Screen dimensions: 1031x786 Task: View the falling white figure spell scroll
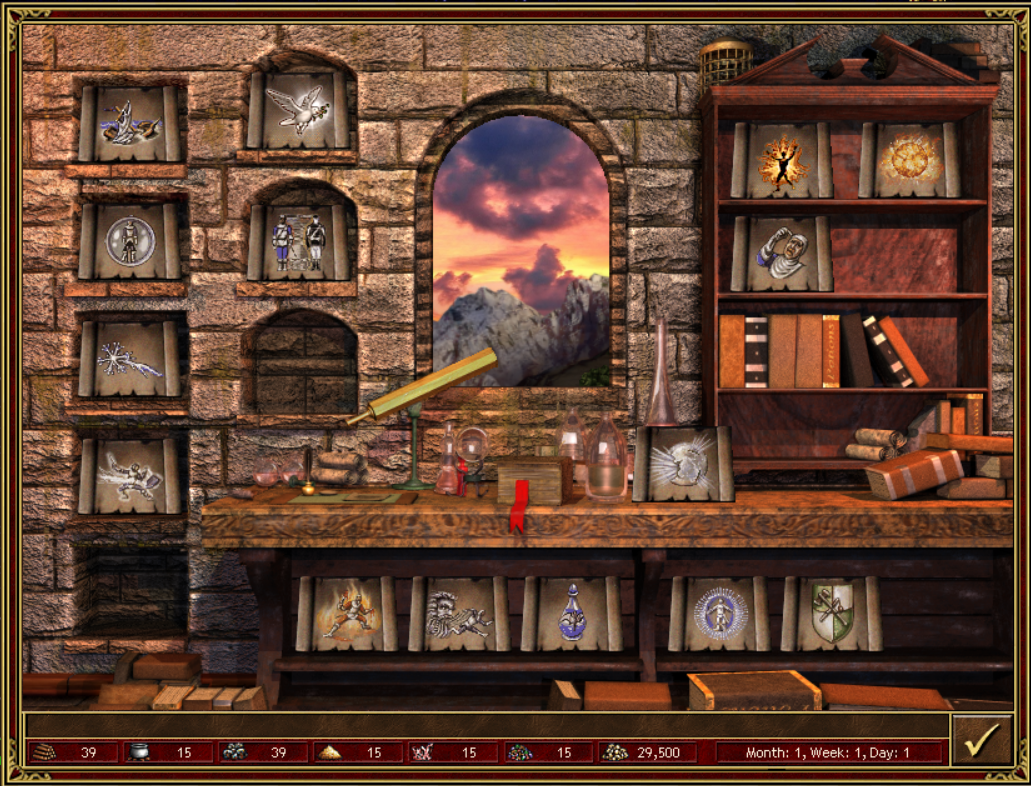(131, 476)
